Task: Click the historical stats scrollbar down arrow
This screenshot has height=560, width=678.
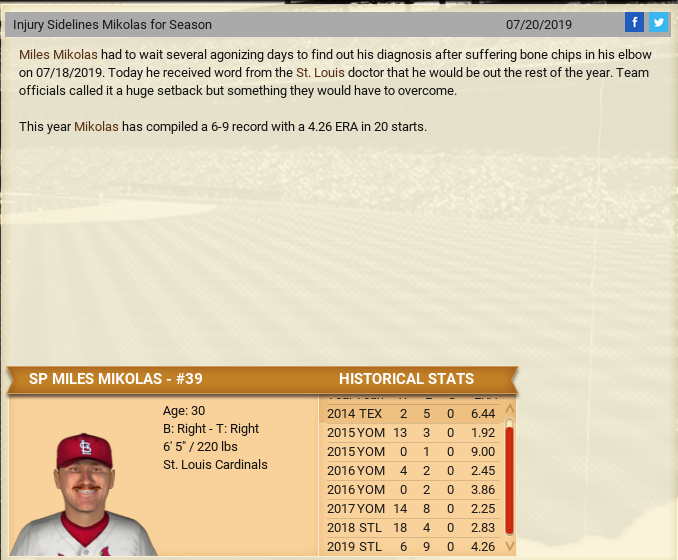Action: (510, 546)
